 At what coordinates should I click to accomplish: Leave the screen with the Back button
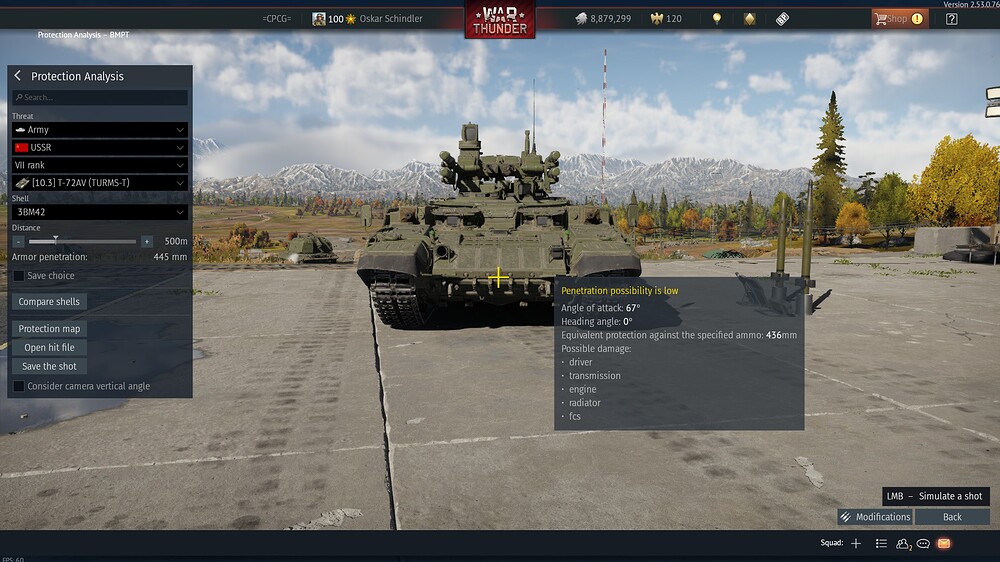(952, 517)
